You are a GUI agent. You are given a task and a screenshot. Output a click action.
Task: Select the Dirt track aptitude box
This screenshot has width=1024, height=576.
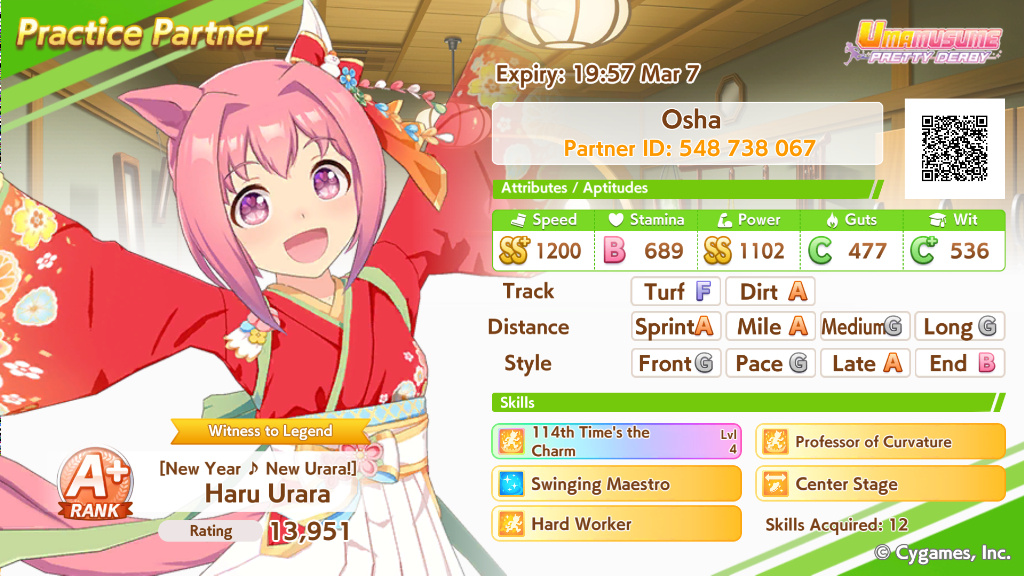770,292
